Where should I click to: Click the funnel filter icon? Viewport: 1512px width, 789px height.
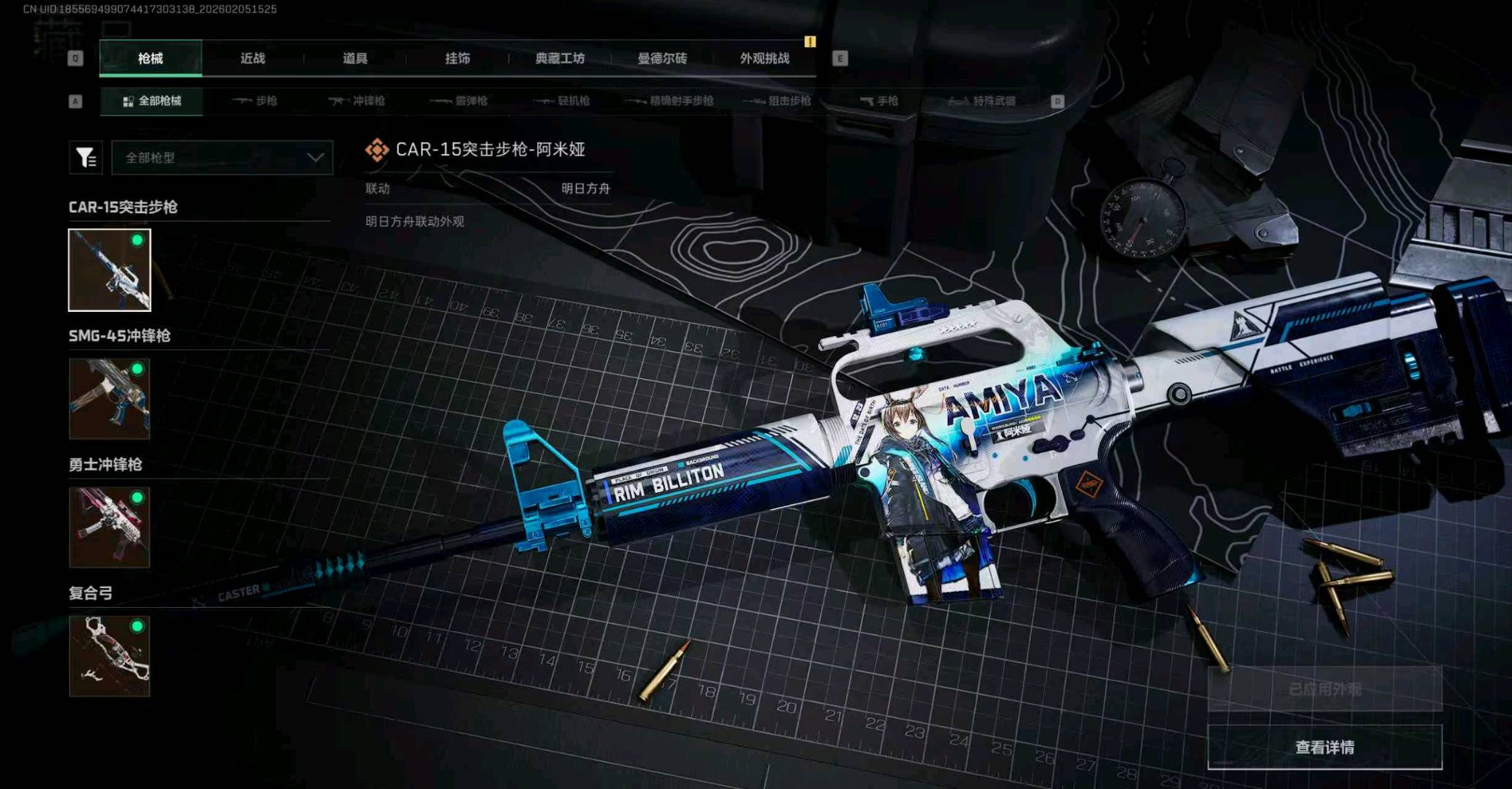coord(86,158)
